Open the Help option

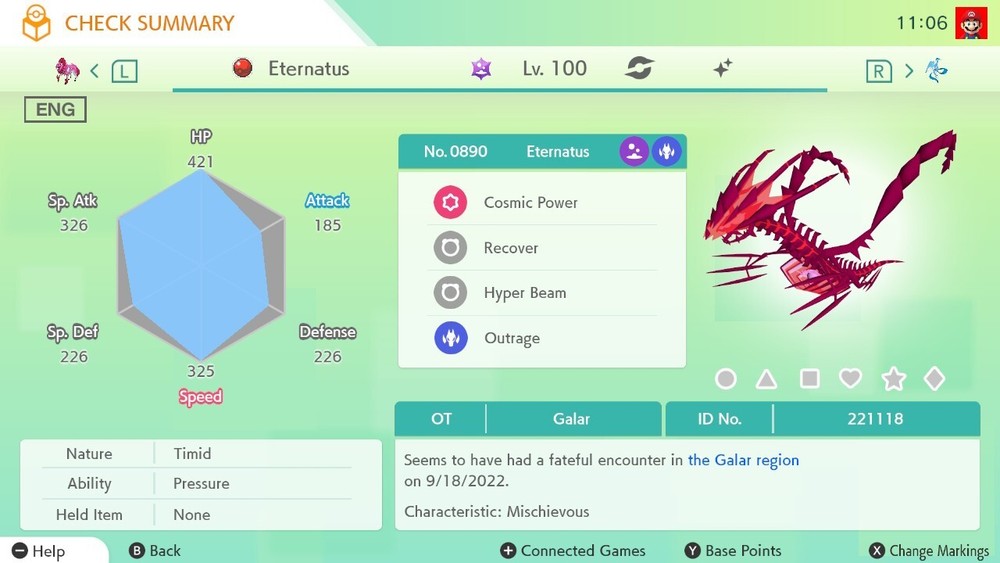40,551
